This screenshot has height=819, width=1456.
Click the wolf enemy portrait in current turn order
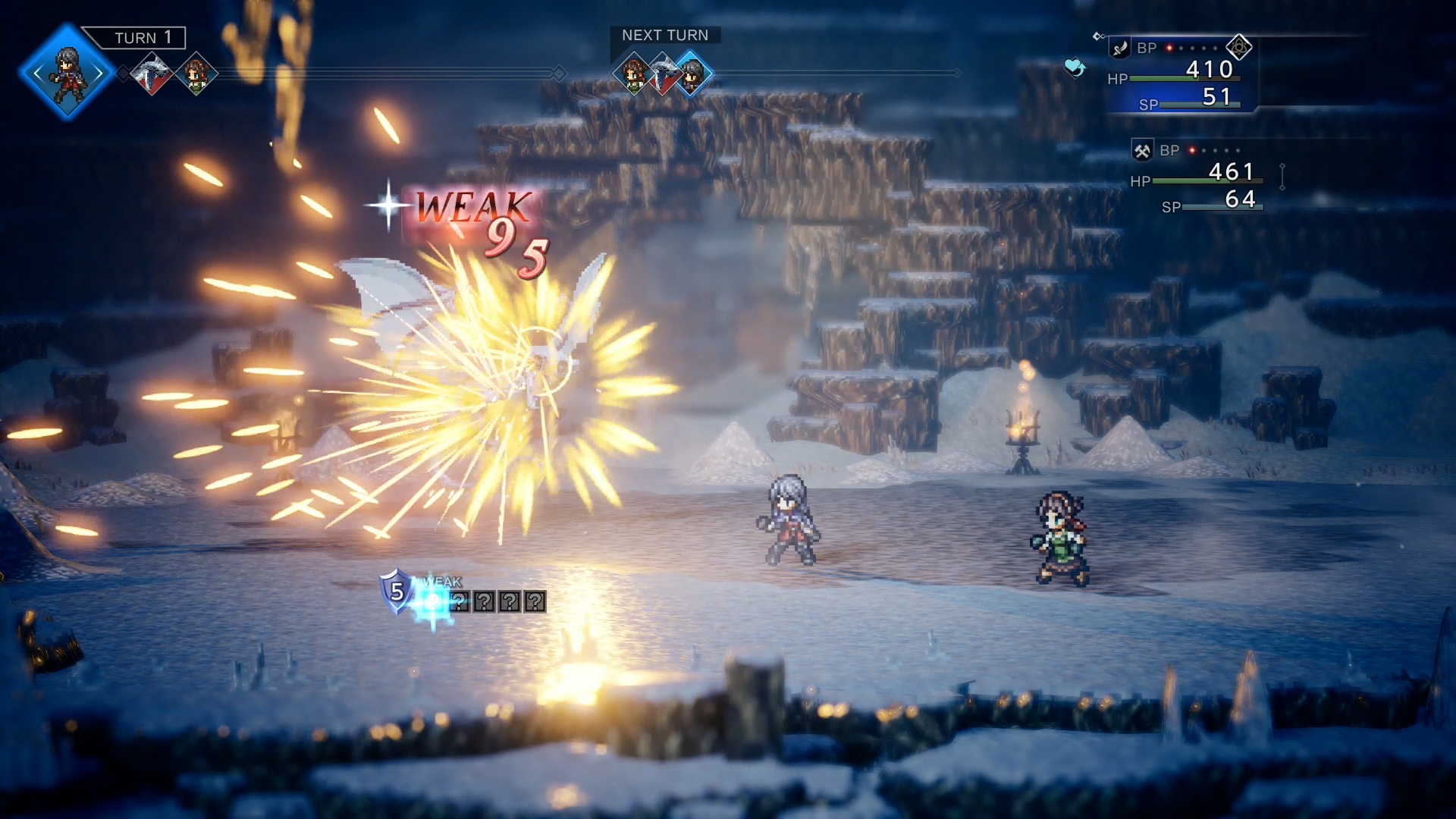pos(152,74)
